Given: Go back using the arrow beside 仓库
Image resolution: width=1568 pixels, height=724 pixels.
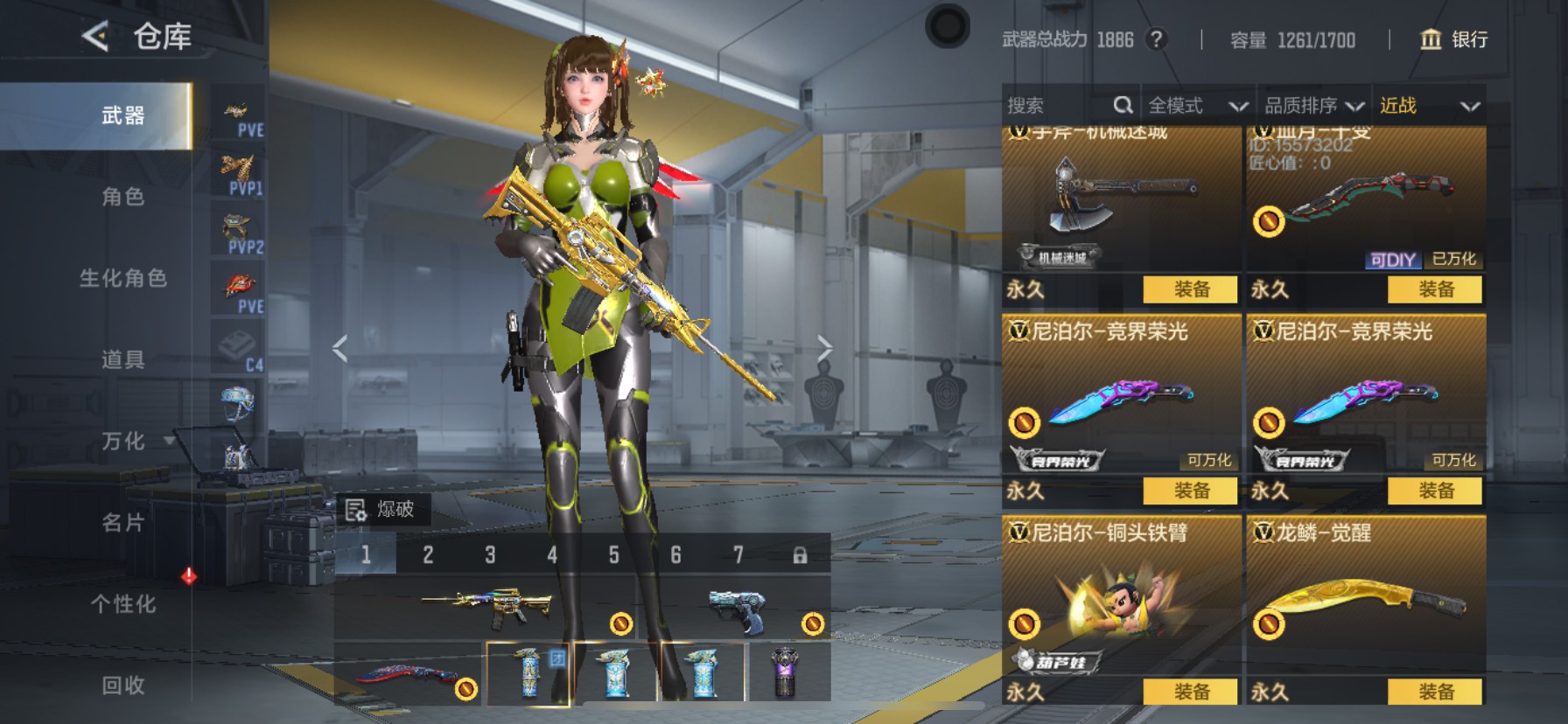Looking at the screenshot, I should (x=95, y=37).
